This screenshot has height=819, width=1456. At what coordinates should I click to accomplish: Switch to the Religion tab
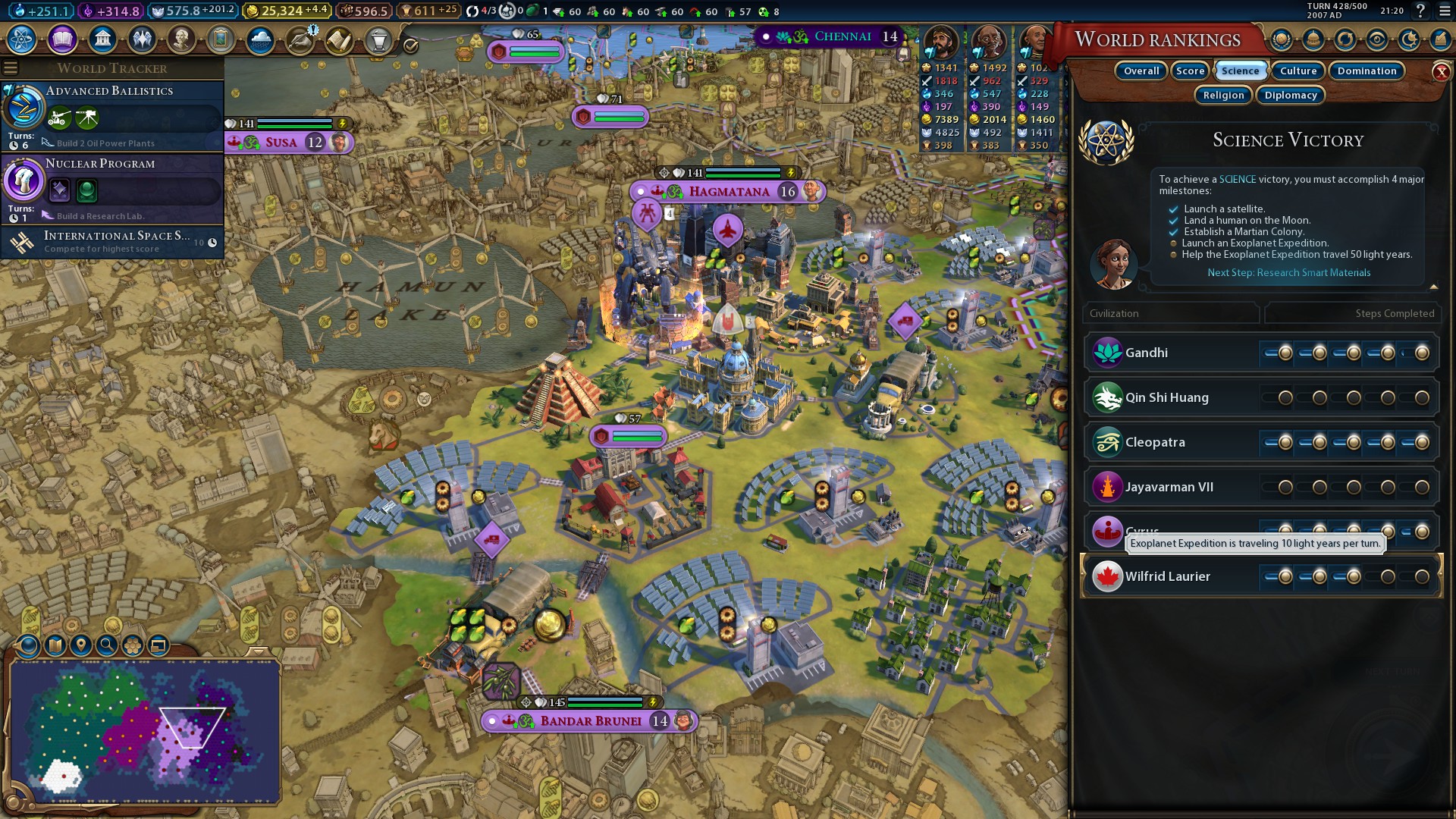1223,95
